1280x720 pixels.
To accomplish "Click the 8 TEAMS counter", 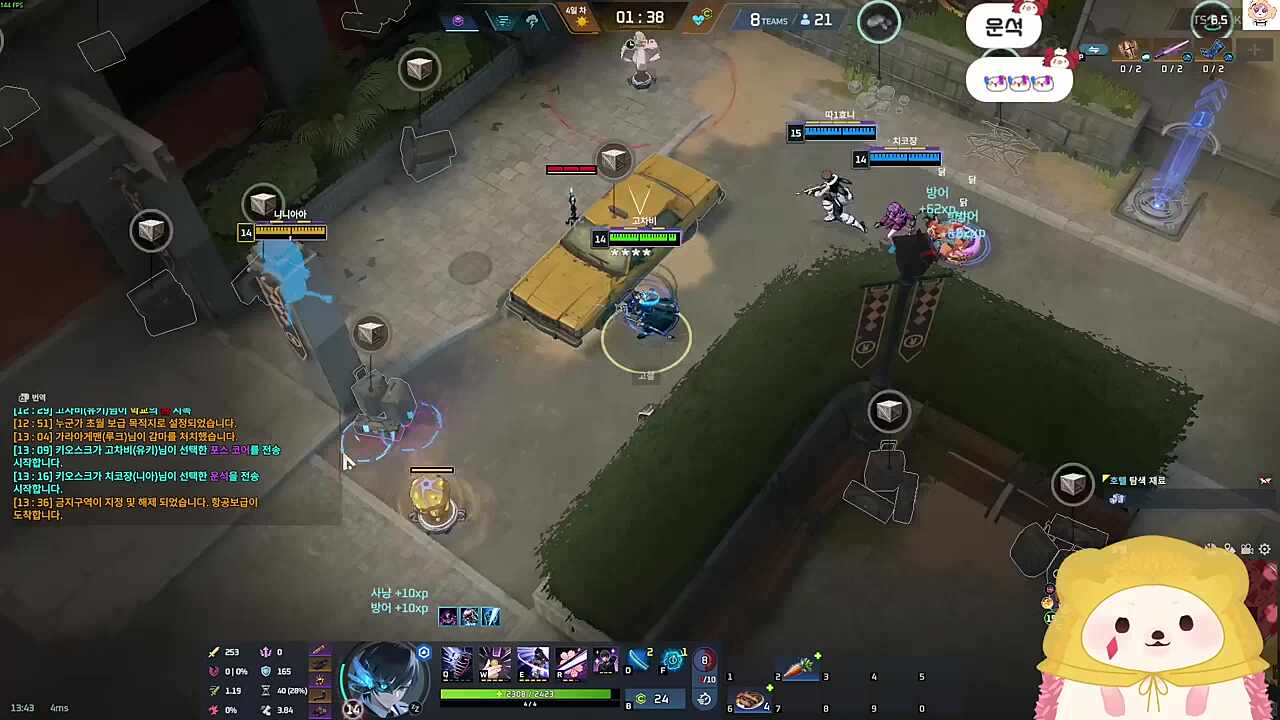I will [x=770, y=19].
